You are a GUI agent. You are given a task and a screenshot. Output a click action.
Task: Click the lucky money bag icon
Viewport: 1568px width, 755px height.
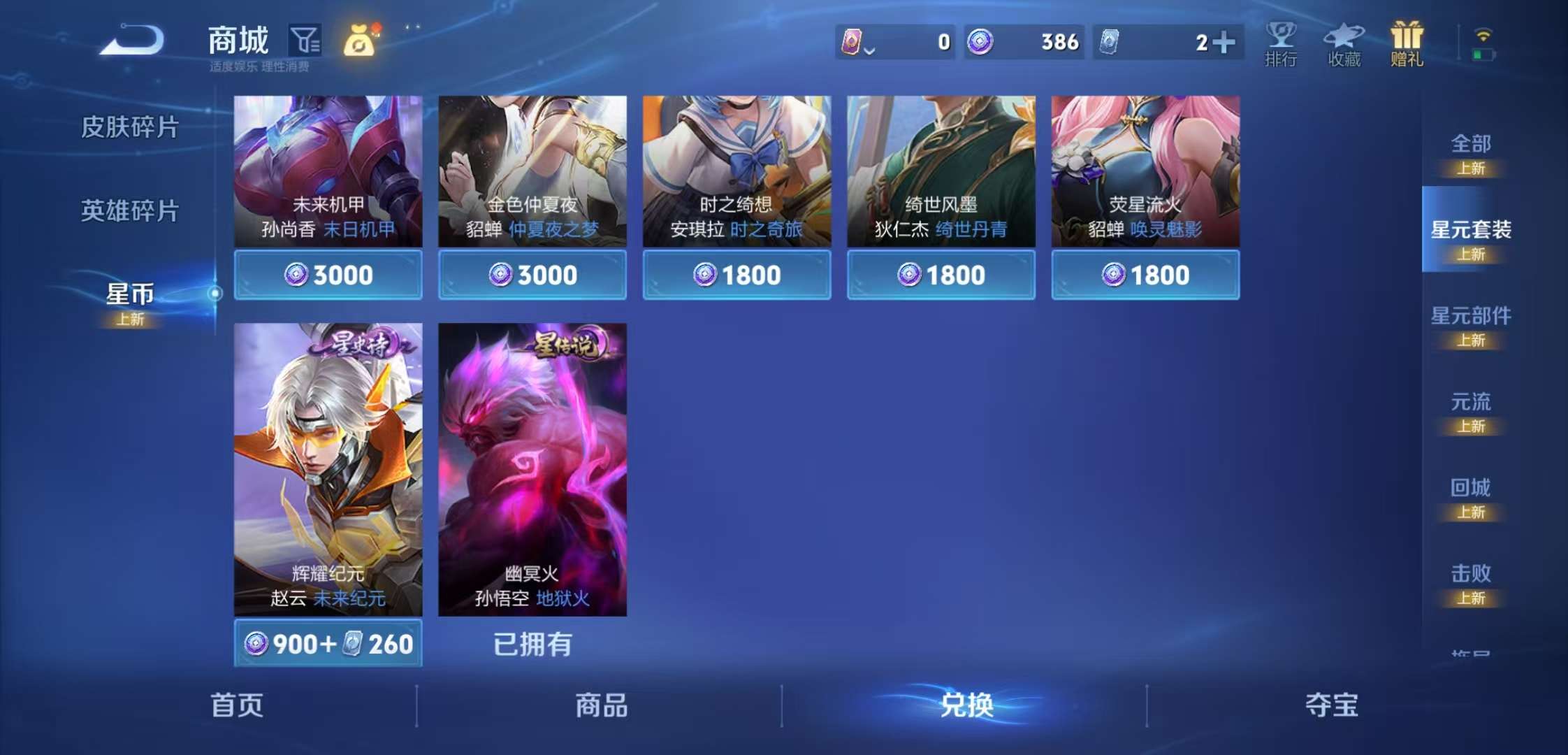358,42
